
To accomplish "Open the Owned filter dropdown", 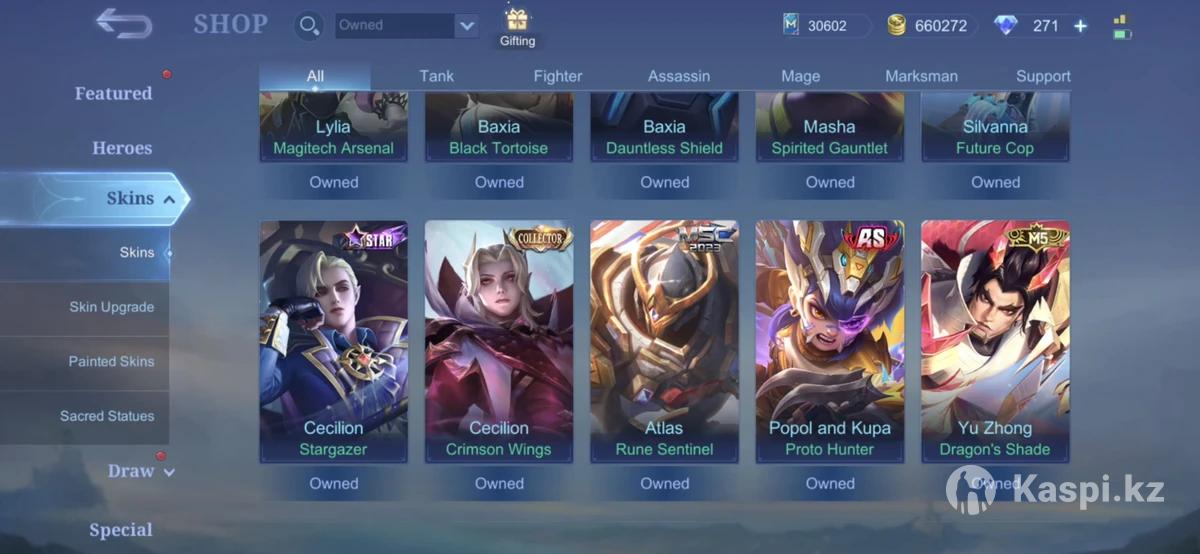I will 466,26.
